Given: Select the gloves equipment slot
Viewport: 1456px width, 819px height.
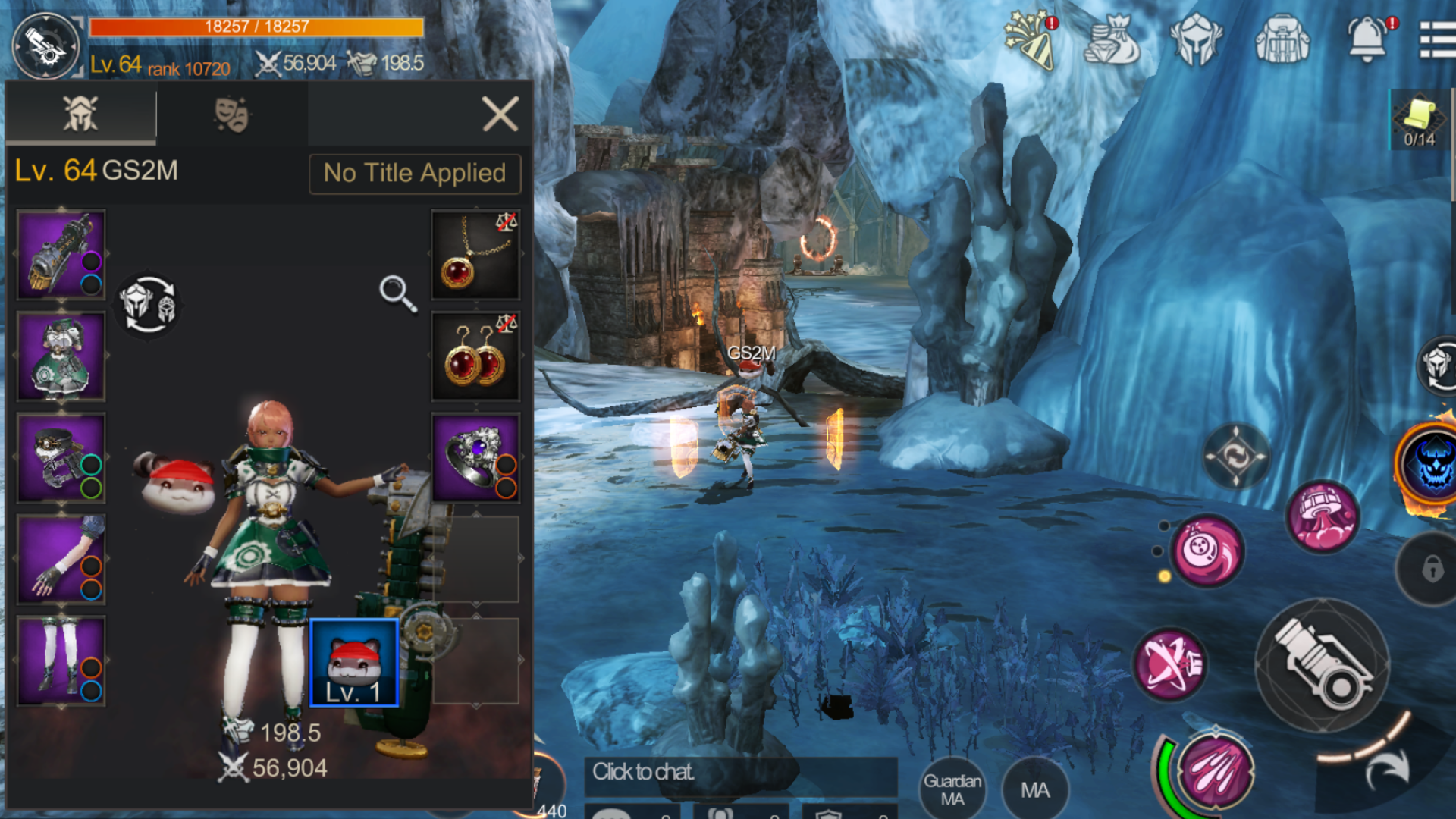Looking at the screenshot, I should [61, 560].
